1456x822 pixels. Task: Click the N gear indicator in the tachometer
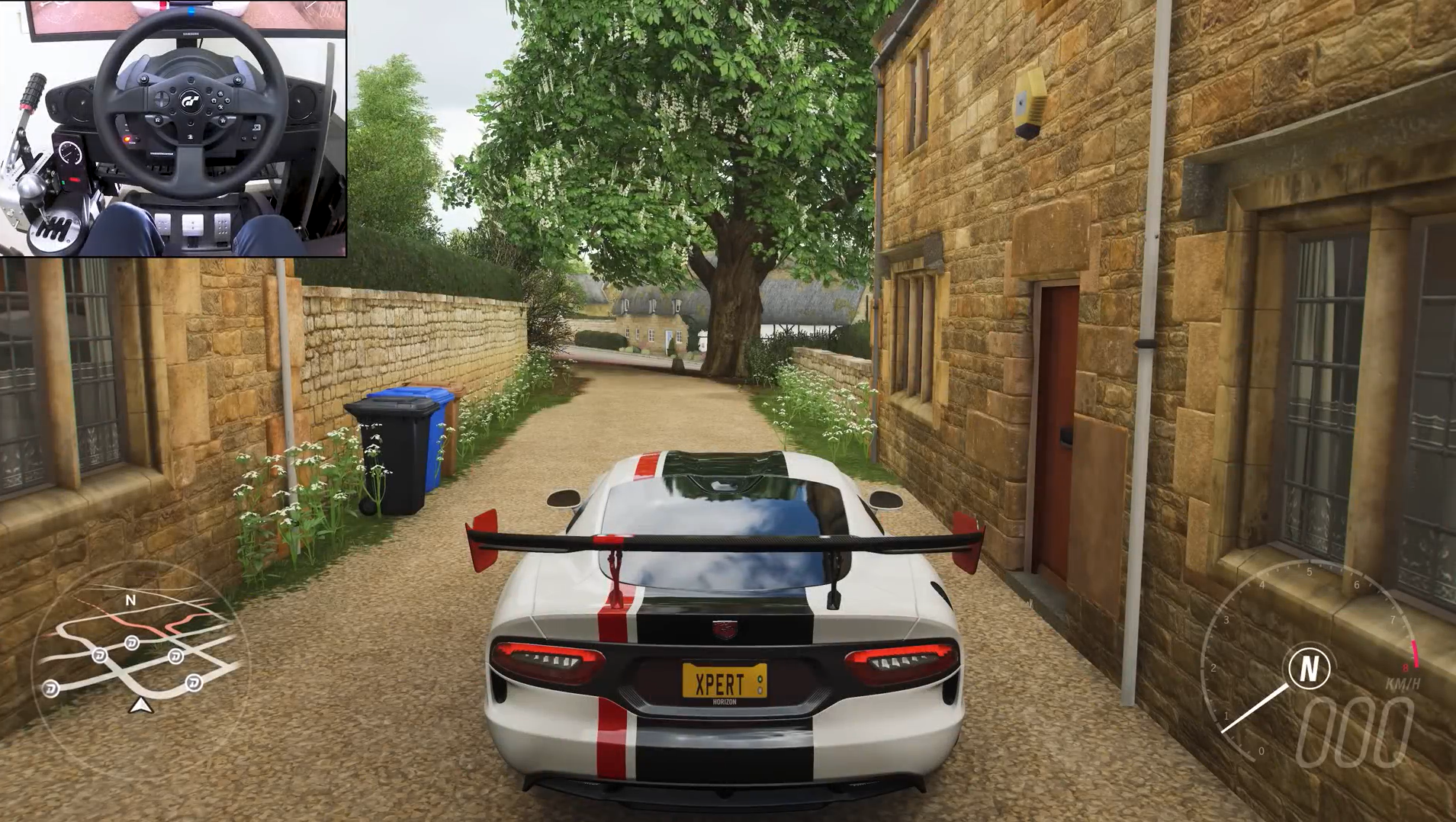pos(1310,667)
